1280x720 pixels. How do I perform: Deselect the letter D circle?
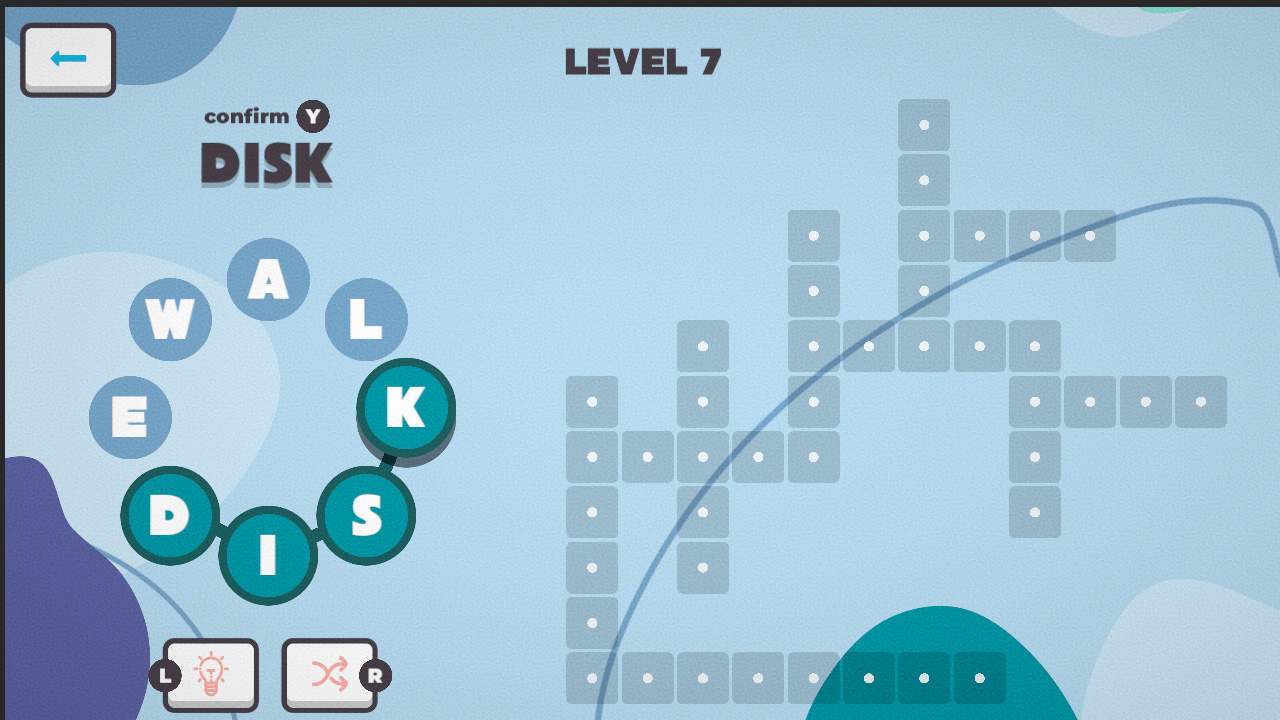(170, 515)
